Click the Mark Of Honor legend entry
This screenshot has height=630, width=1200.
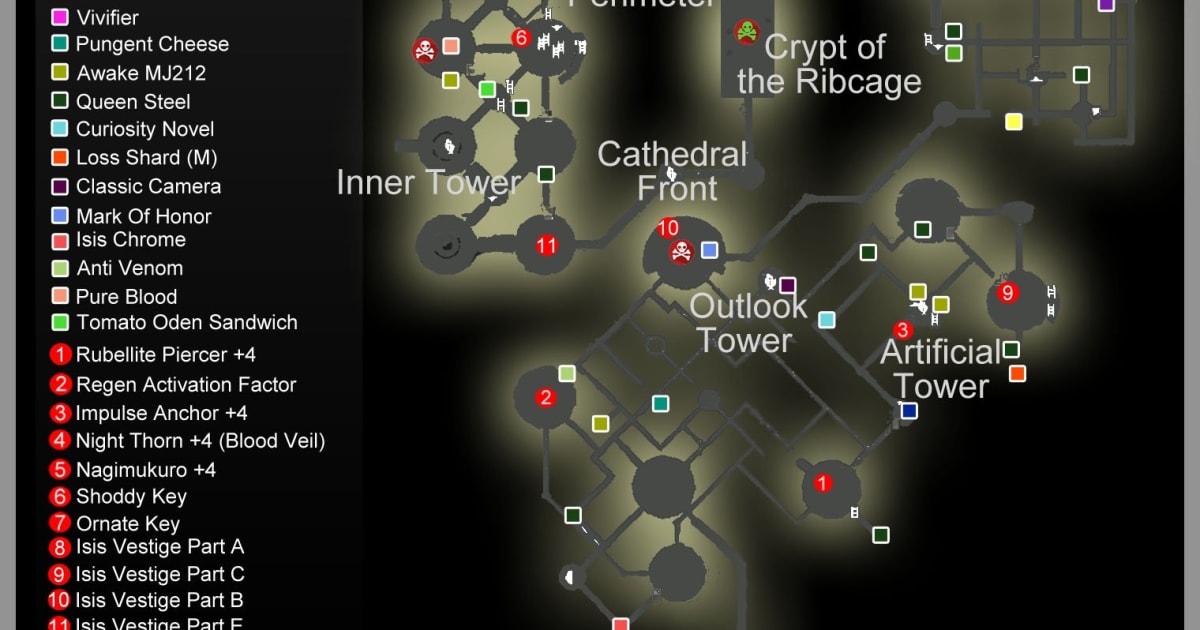tap(143, 216)
